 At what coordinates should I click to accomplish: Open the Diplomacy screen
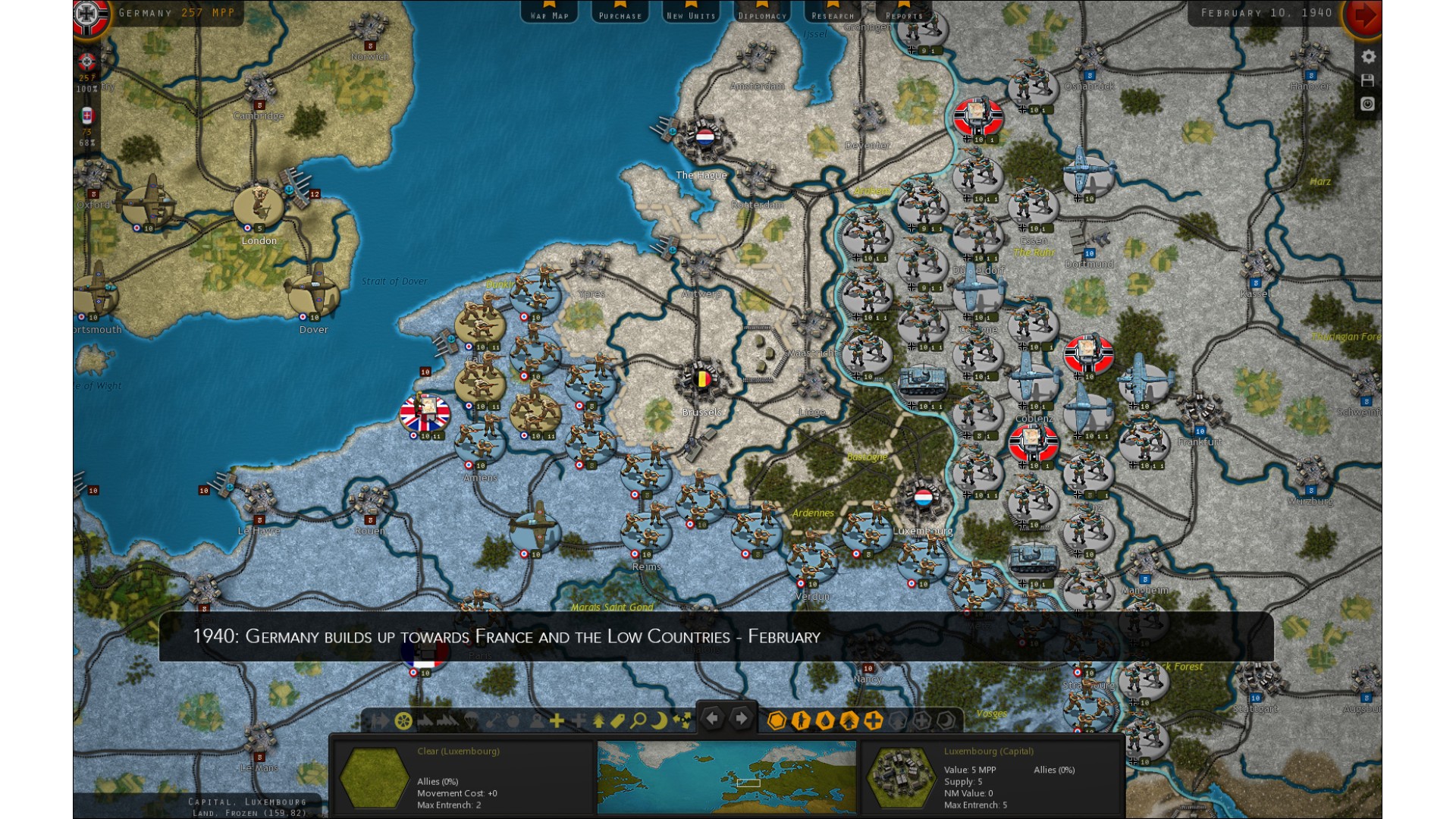pos(761,13)
